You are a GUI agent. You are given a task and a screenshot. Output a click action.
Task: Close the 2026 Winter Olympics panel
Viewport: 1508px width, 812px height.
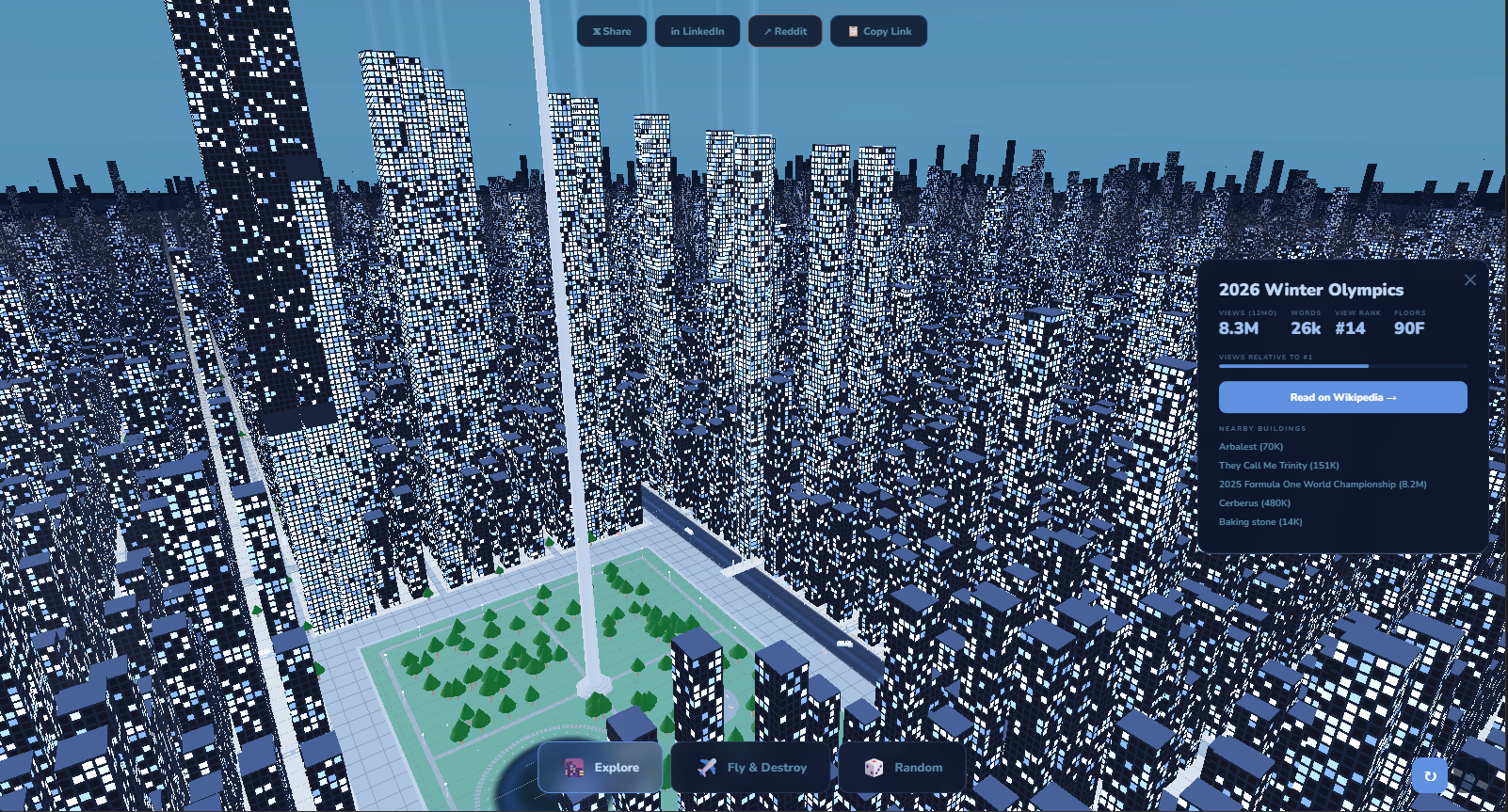point(1469,279)
